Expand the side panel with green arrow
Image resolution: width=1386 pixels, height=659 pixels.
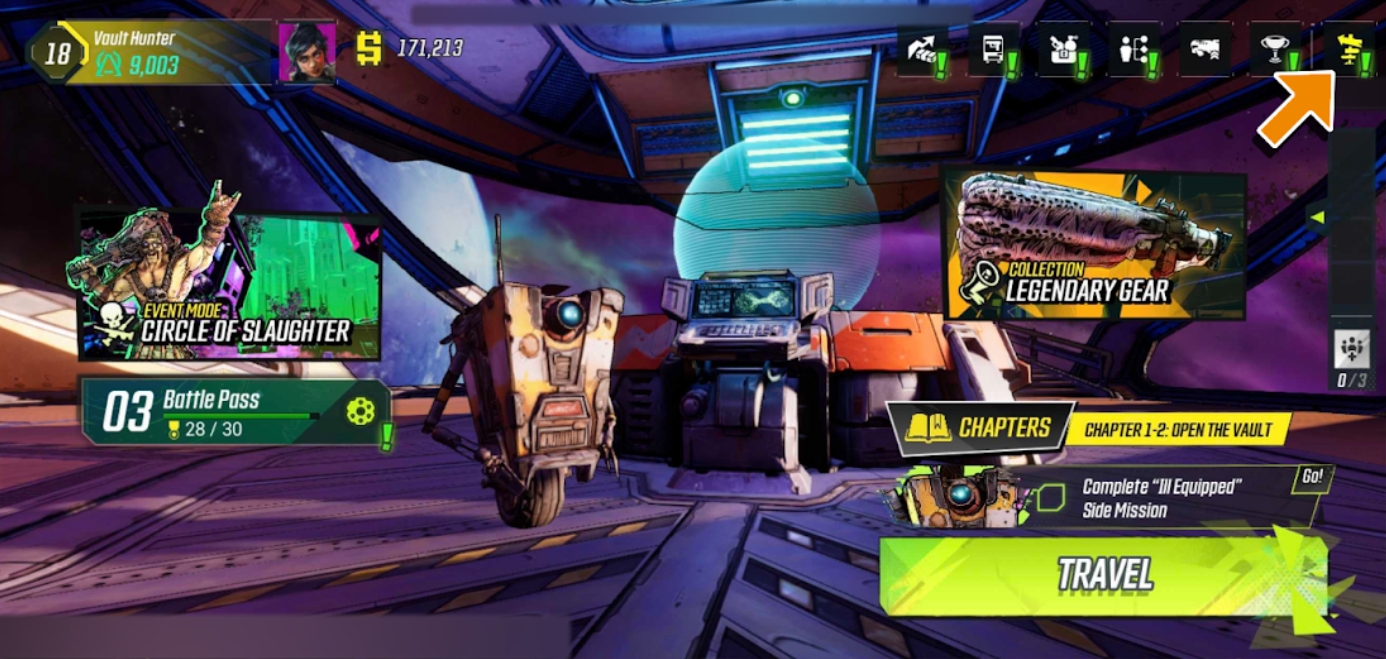(1318, 217)
